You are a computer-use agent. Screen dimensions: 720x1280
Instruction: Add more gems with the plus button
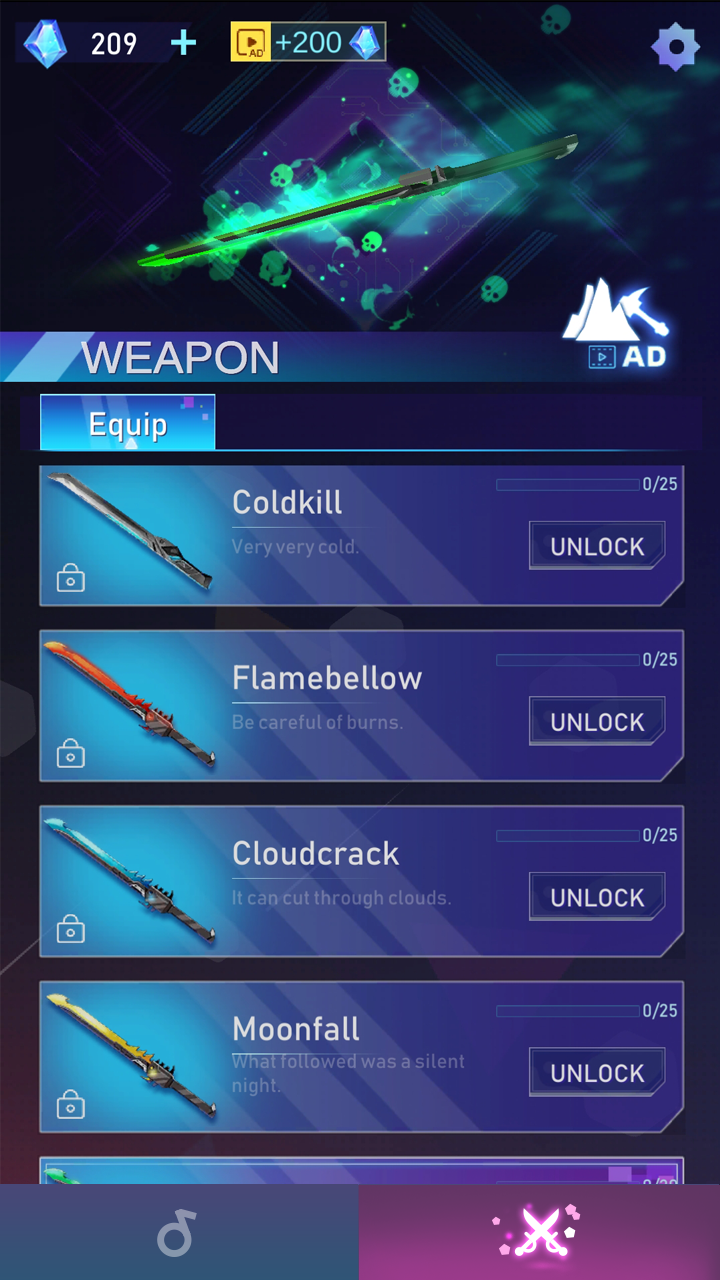pos(184,43)
